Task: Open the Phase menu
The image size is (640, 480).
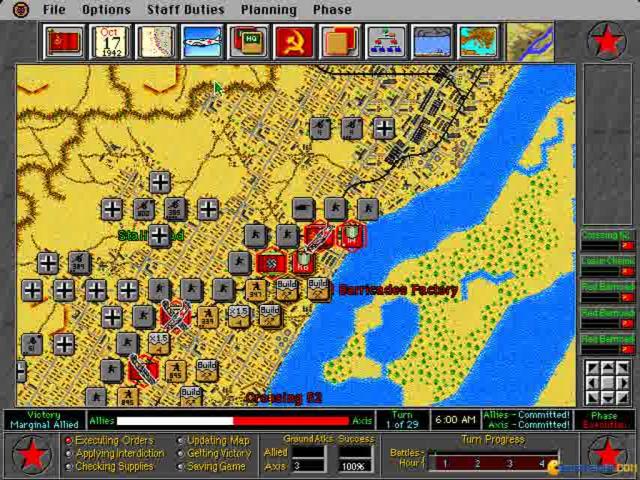Action: click(331, 9)
